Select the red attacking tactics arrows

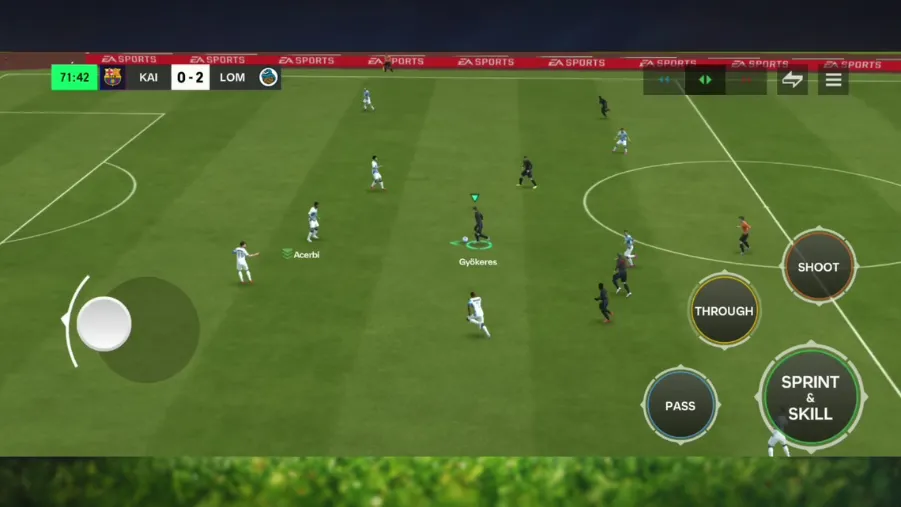[746, 80]
